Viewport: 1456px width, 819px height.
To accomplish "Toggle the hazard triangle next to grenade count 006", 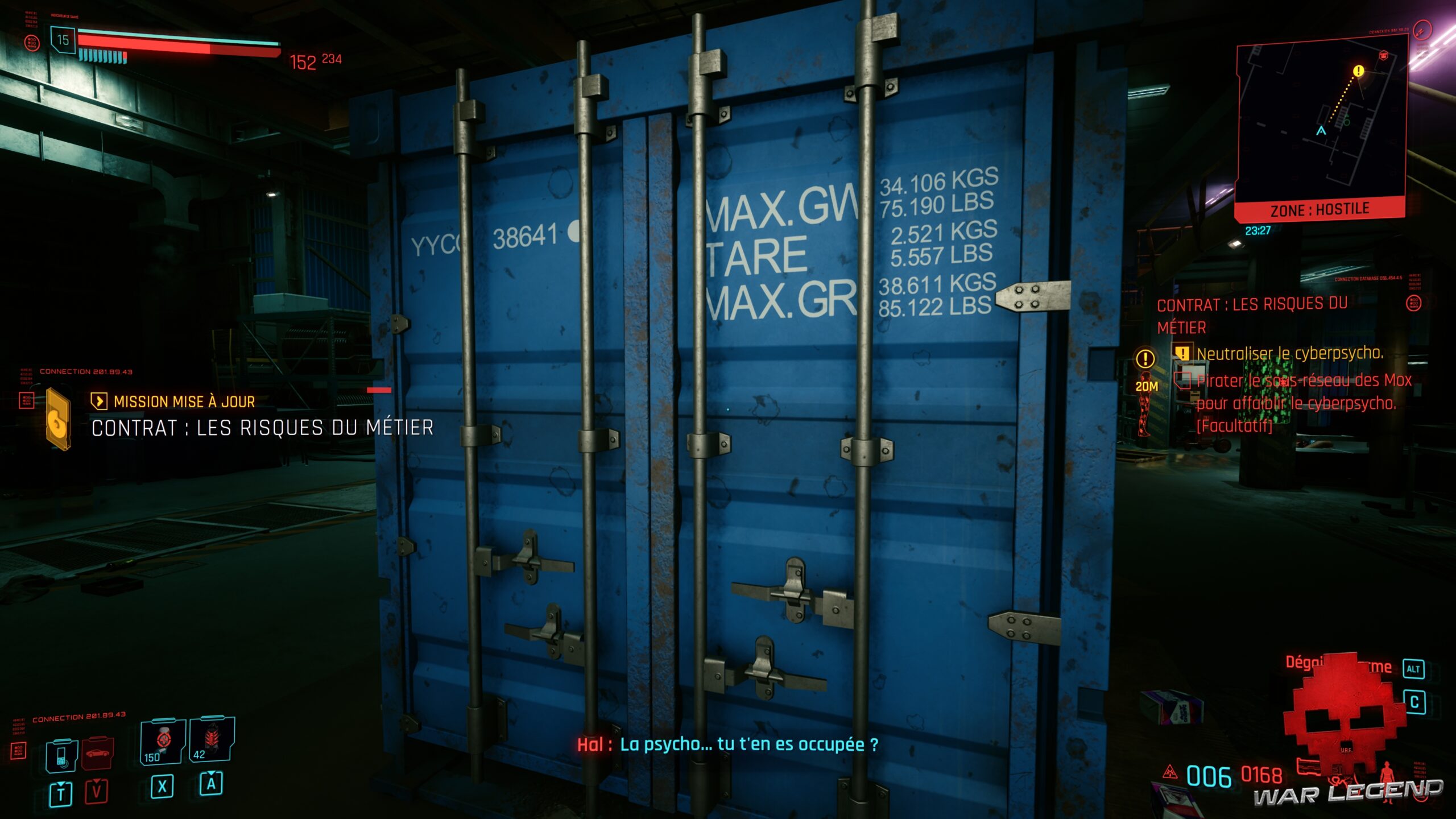I will (1170, 772).
